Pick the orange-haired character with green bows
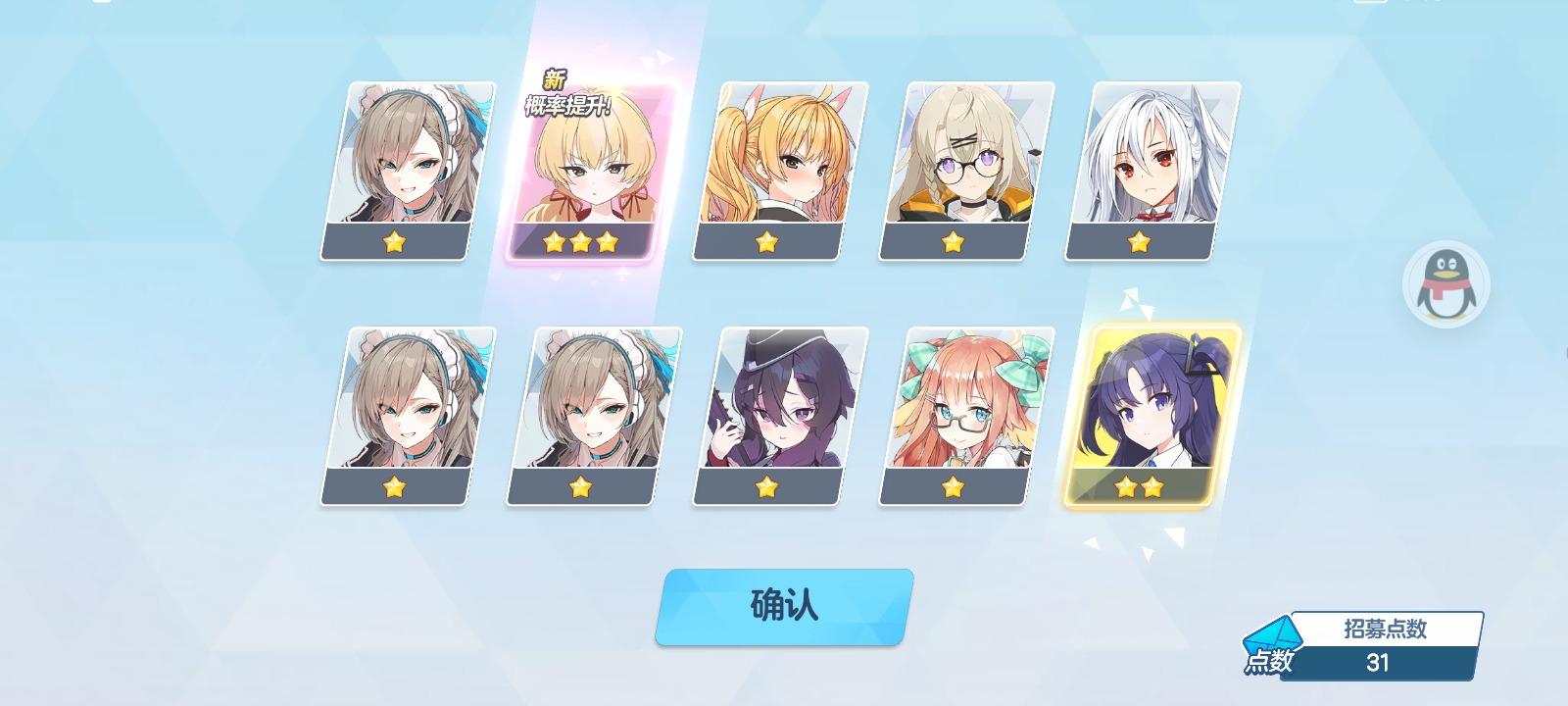Viewport: 1568px width, 706px height. click(966, 416)
